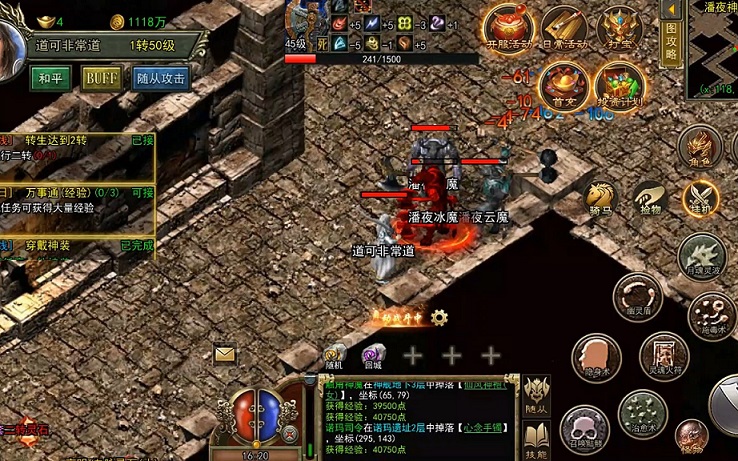Cast the 月魂灵波 skill

click(x=700, y=256)
